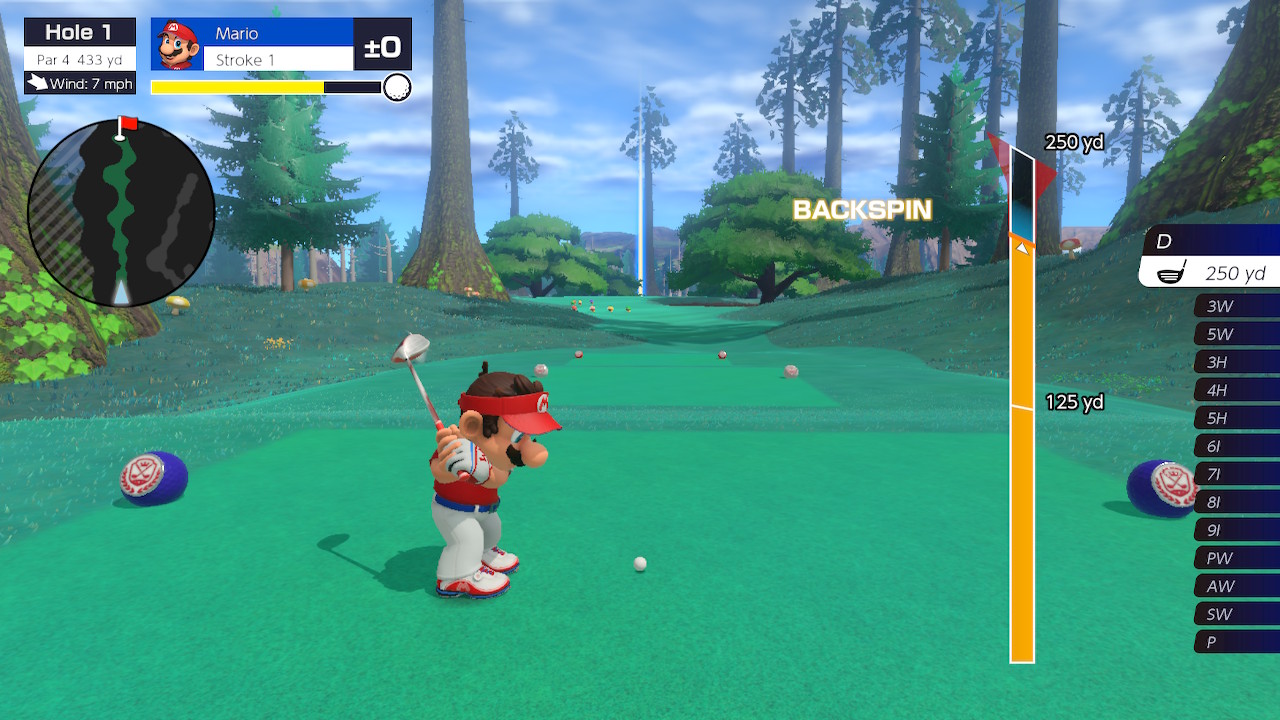Pick the 9I iron
The image size is (1280, 720).
(1236, 530)
